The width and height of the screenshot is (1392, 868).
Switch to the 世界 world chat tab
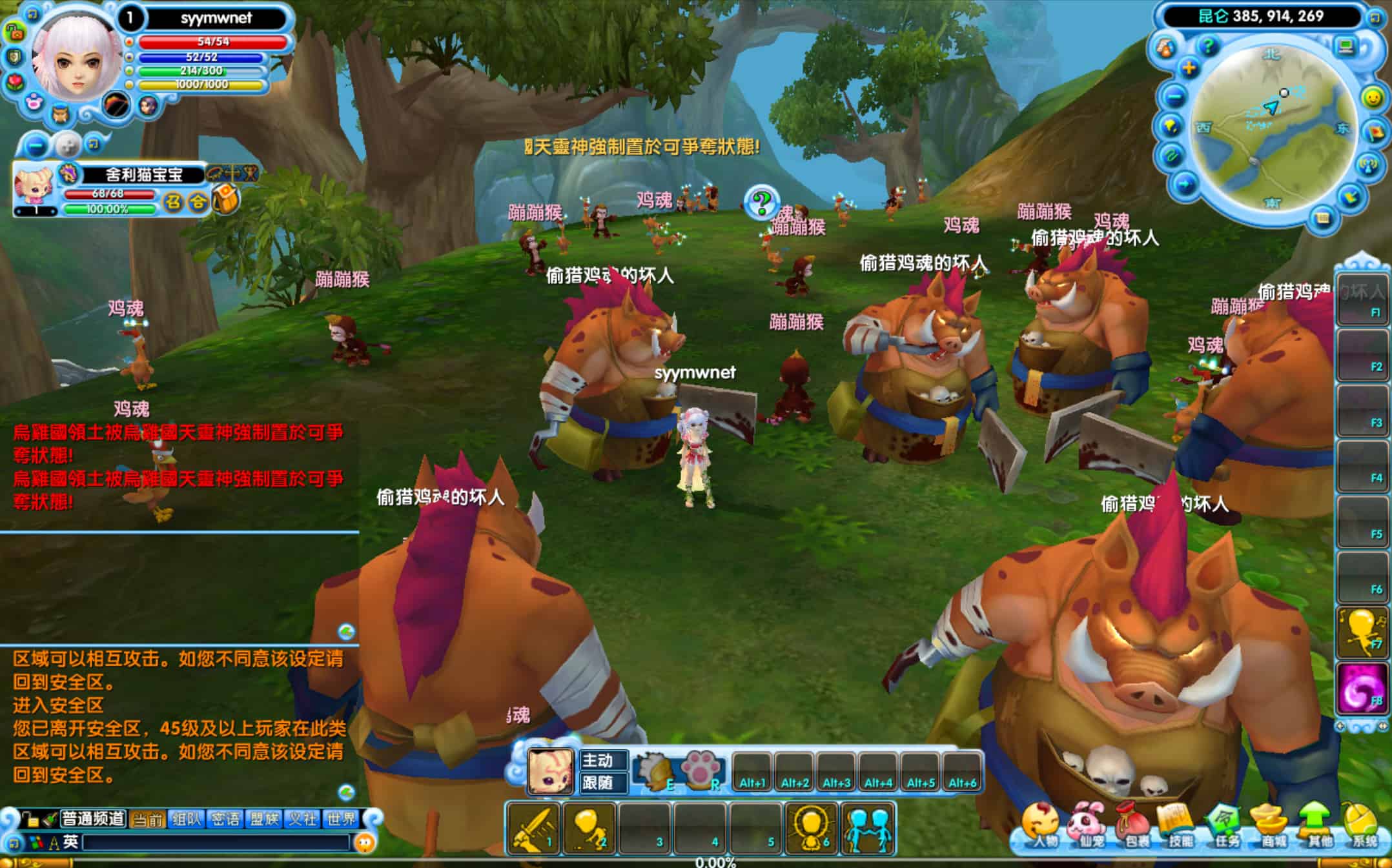coord(341,819)
